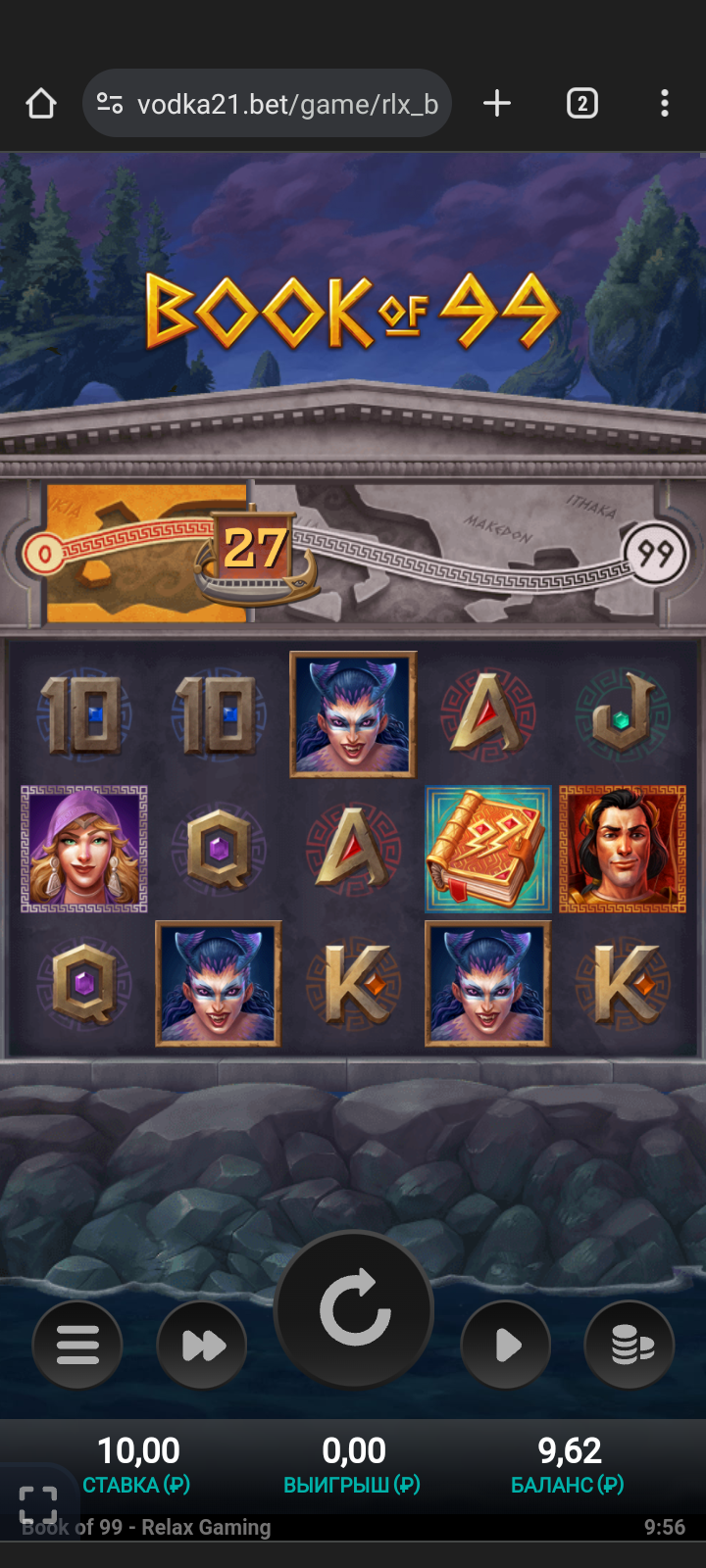Start autoplay with the play triangle button
Screen dimensions: 706x1568
click(506, 1345)
